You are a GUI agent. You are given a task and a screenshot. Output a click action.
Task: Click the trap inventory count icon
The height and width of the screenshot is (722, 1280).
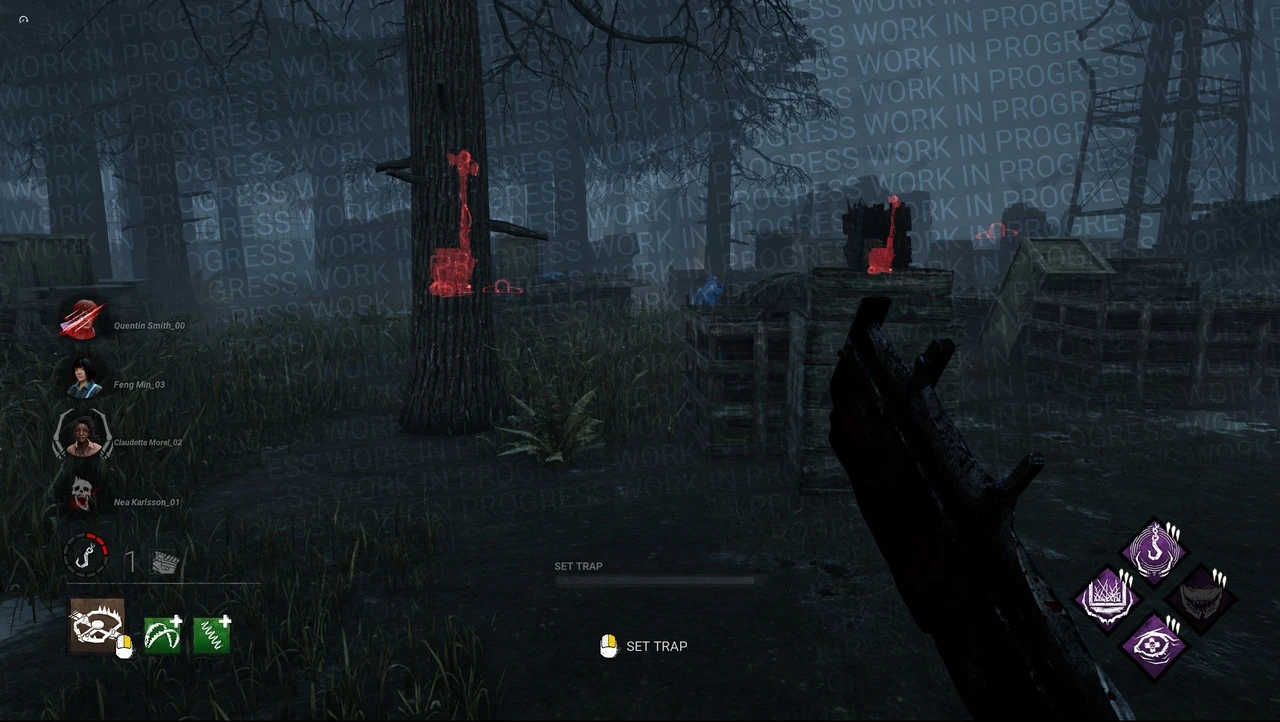(x=165, y=562)
